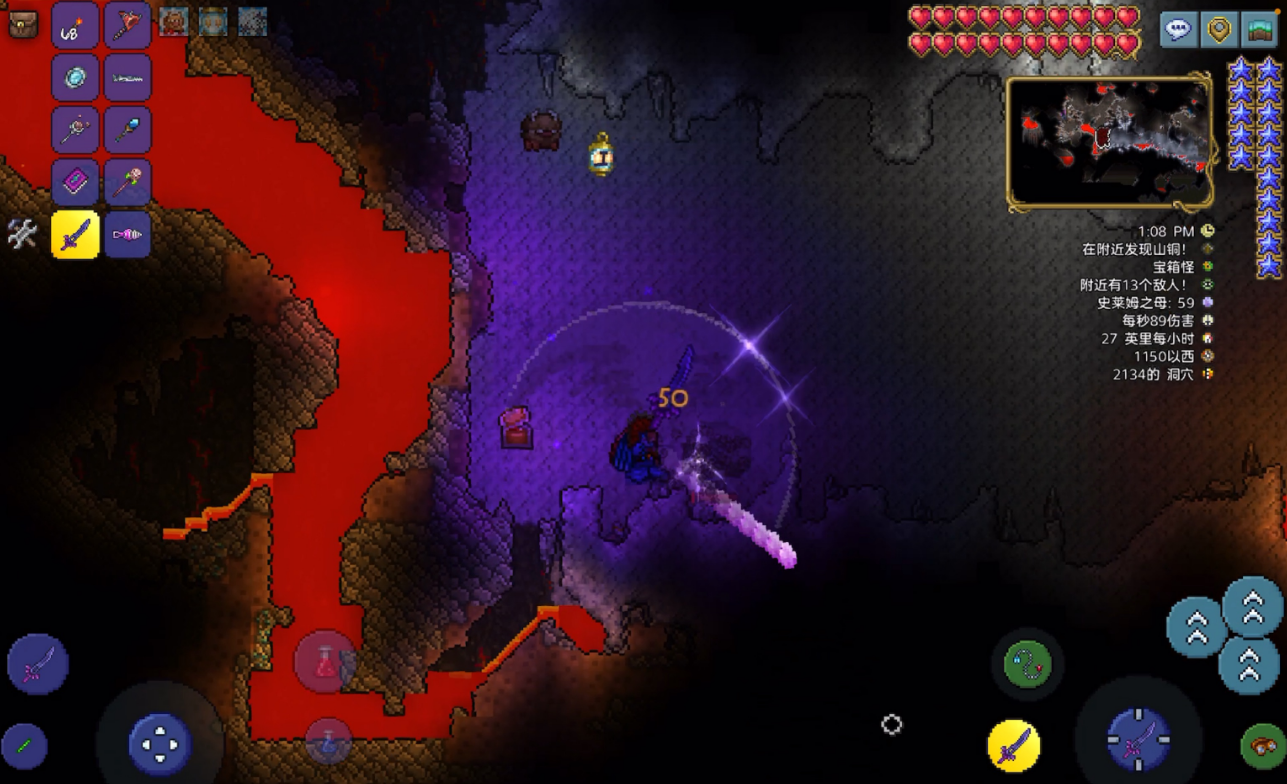The image size is (1287, 784).
Task: Open the map pin menu
Action: coord(1219,30)
